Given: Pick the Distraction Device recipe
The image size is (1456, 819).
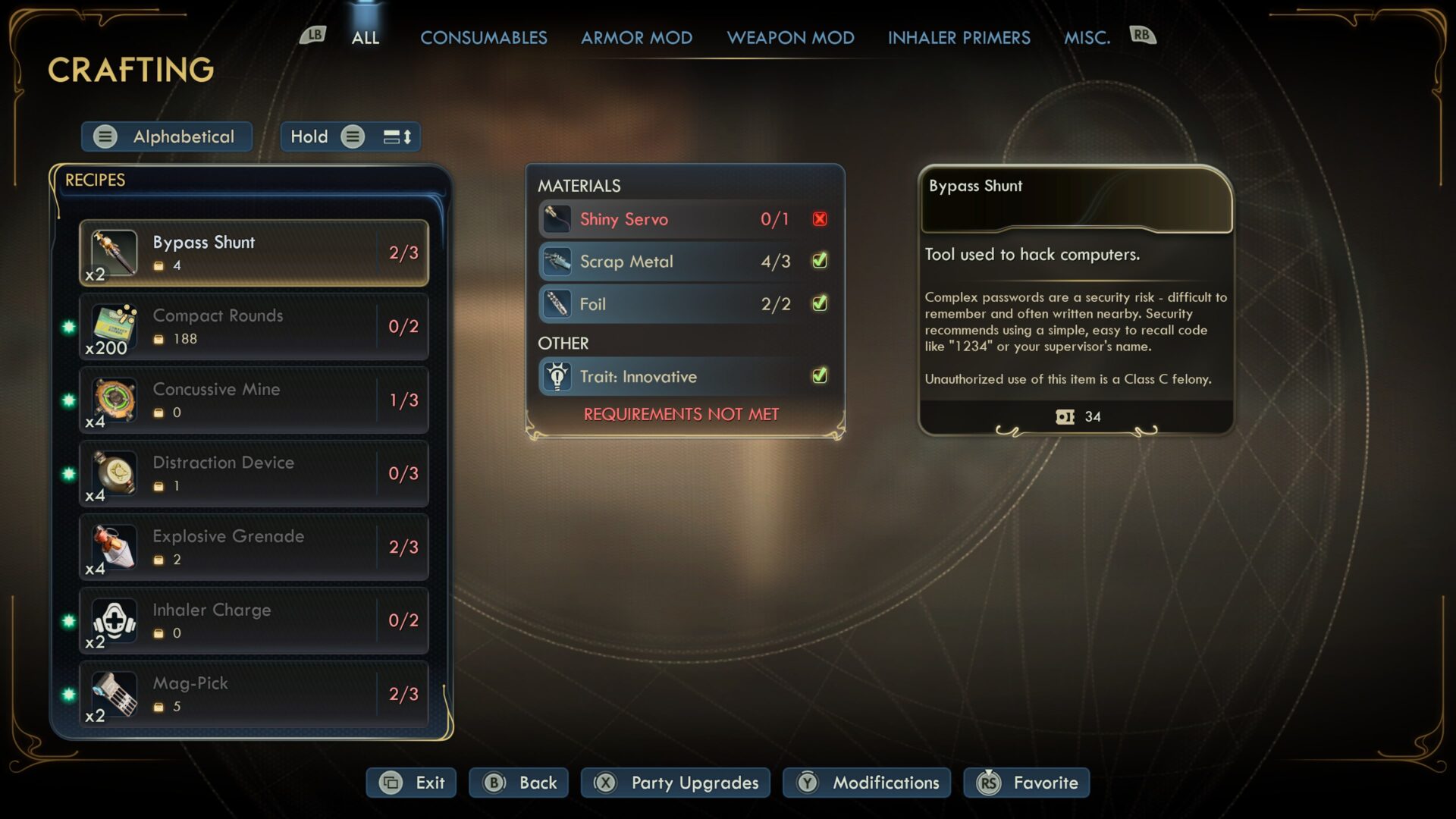Looking at the screenshot, I should tap(254, 473).
